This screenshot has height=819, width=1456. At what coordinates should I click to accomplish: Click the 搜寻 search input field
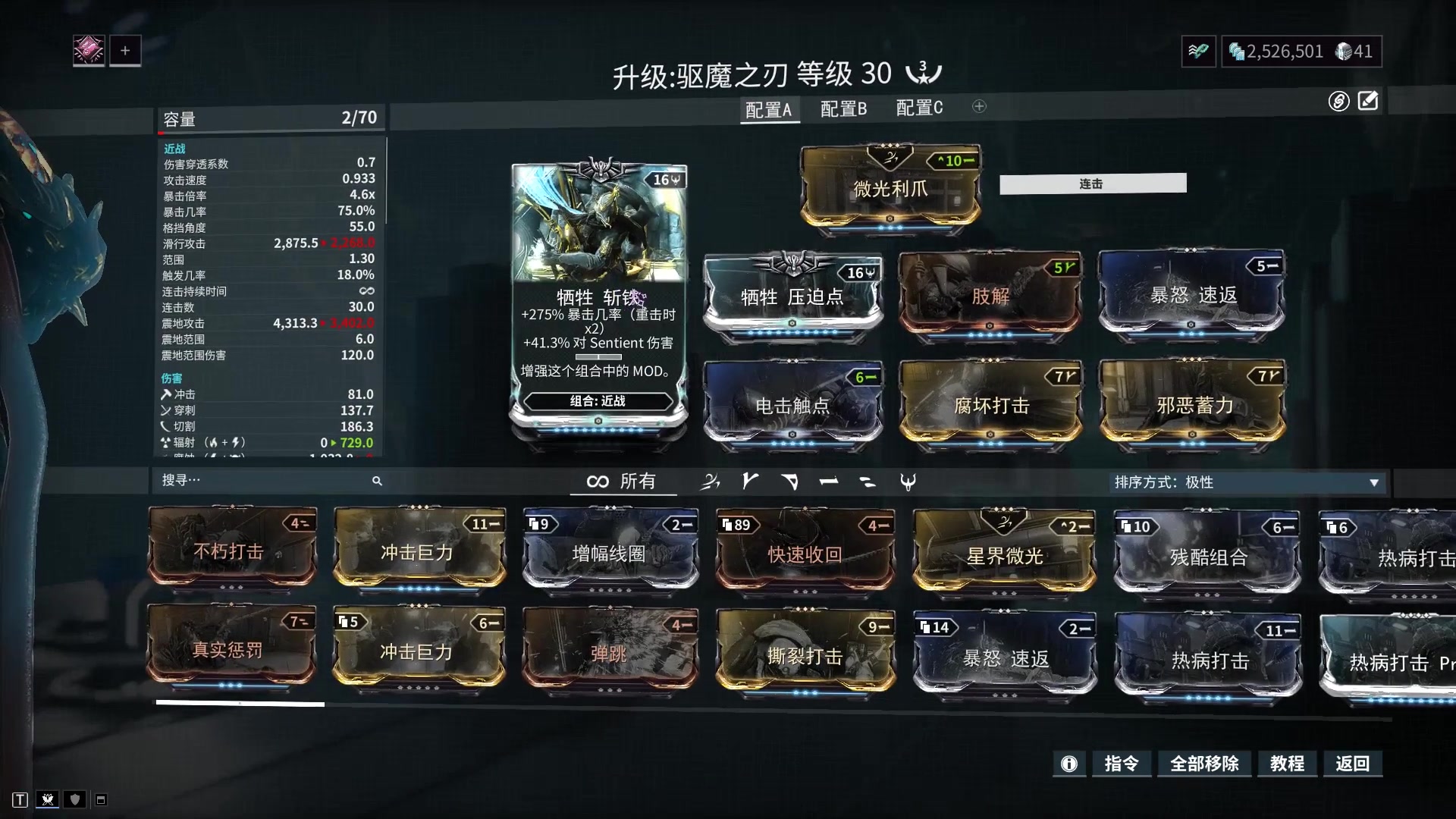click(x=227, y=481)
